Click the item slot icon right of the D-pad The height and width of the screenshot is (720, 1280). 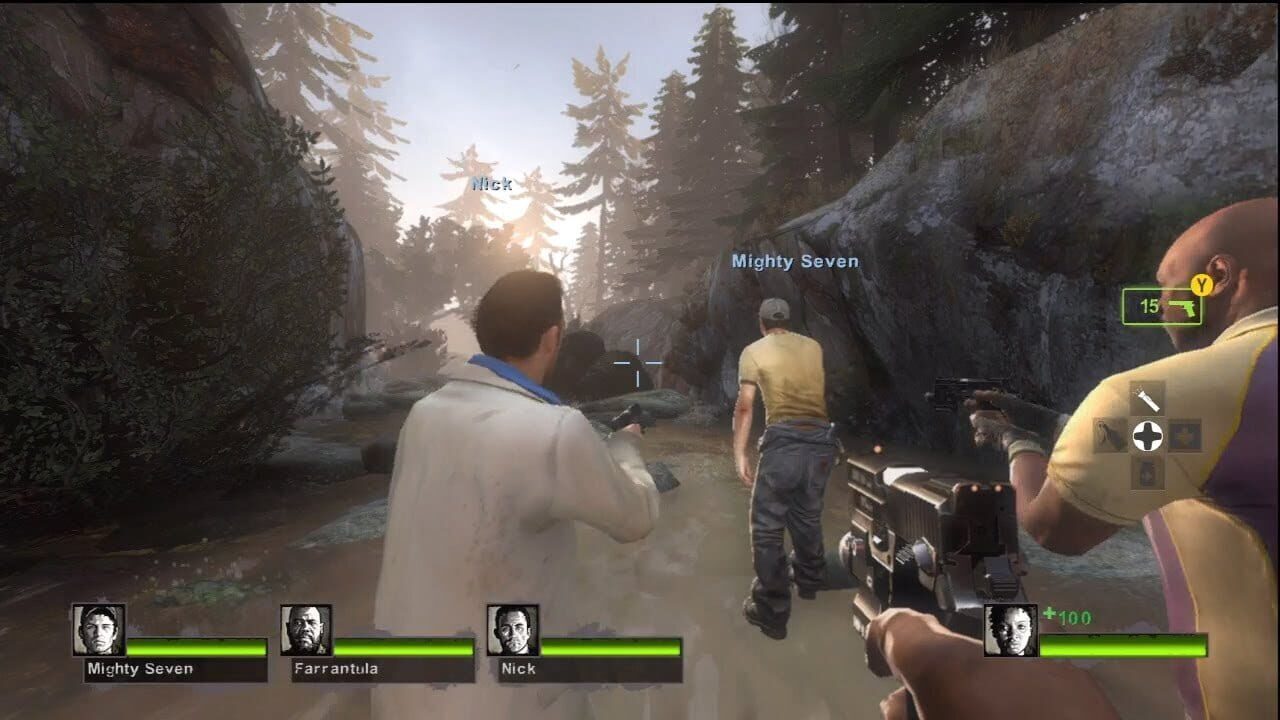coord(1182,436)
